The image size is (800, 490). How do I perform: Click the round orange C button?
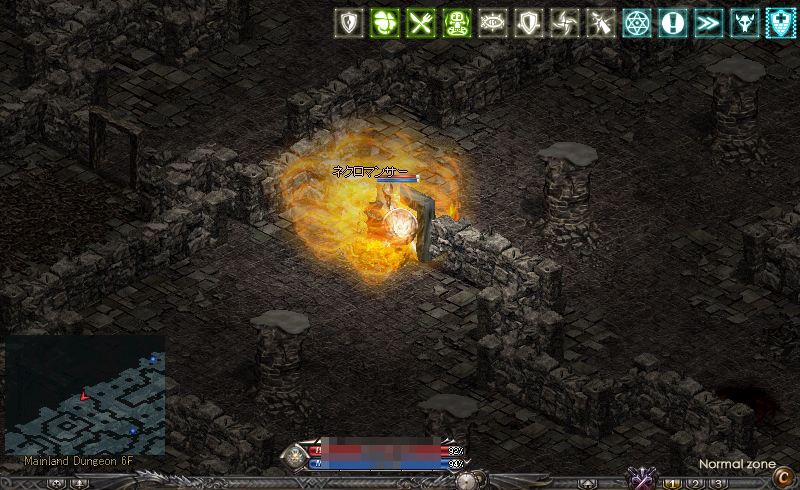point(783,478)
